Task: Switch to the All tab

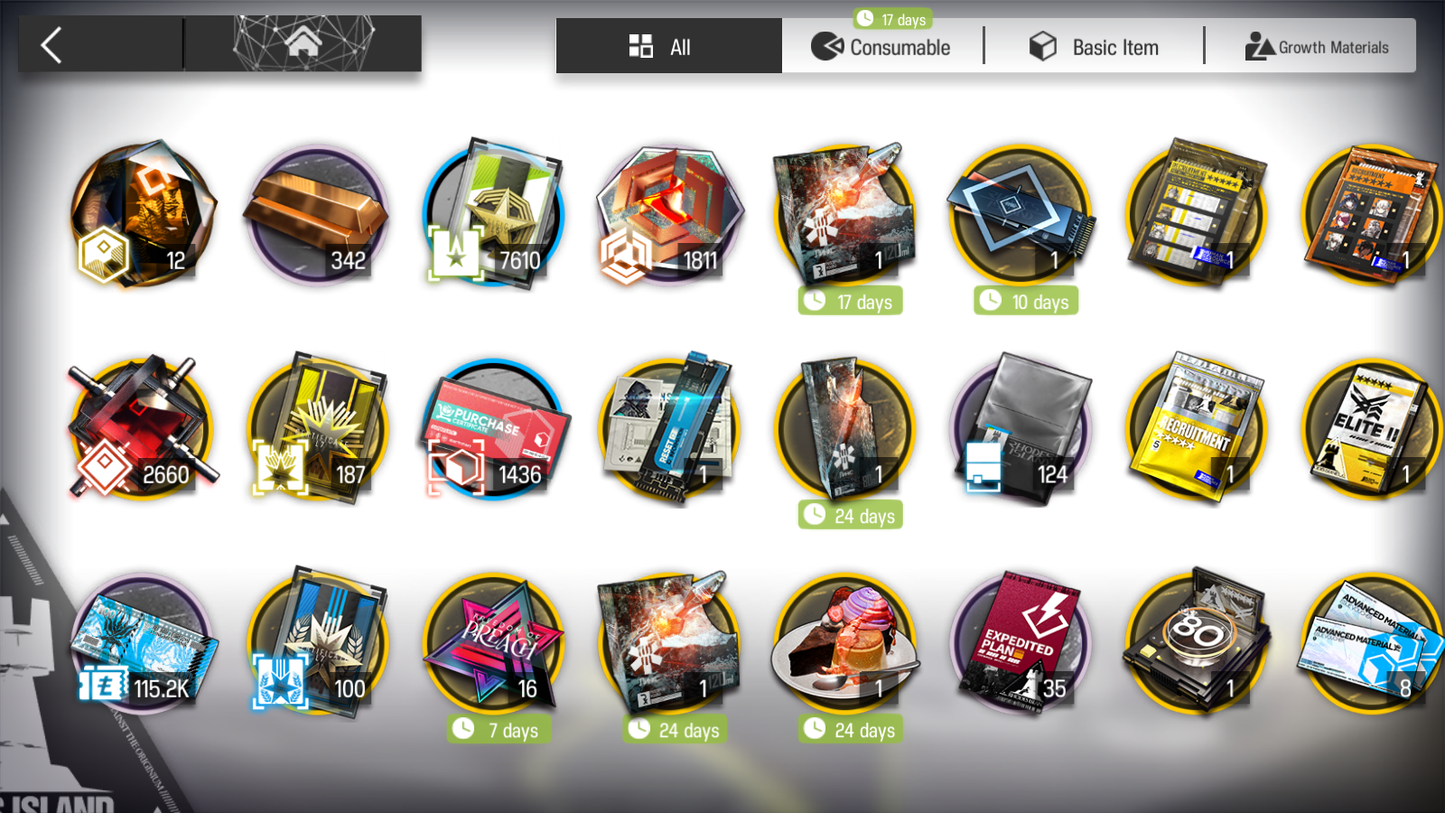Action: 668,47
